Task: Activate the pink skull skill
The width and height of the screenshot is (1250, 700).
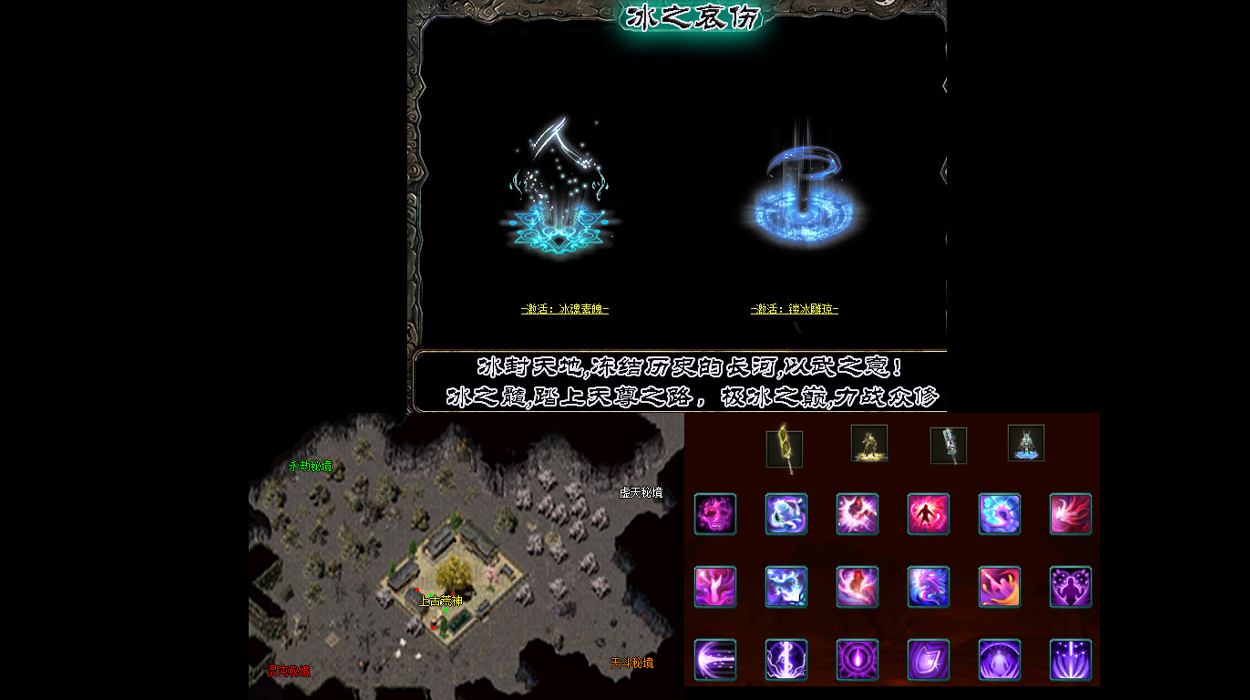Action: point(715,514)
